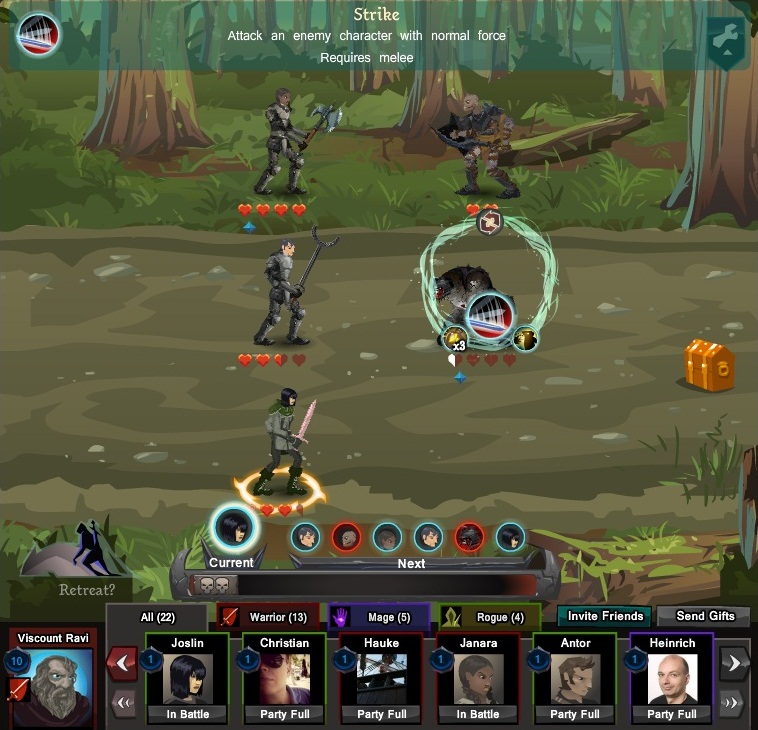Open the Rogue (4) tab
The image size is (758, 730).
click(489, 617)
